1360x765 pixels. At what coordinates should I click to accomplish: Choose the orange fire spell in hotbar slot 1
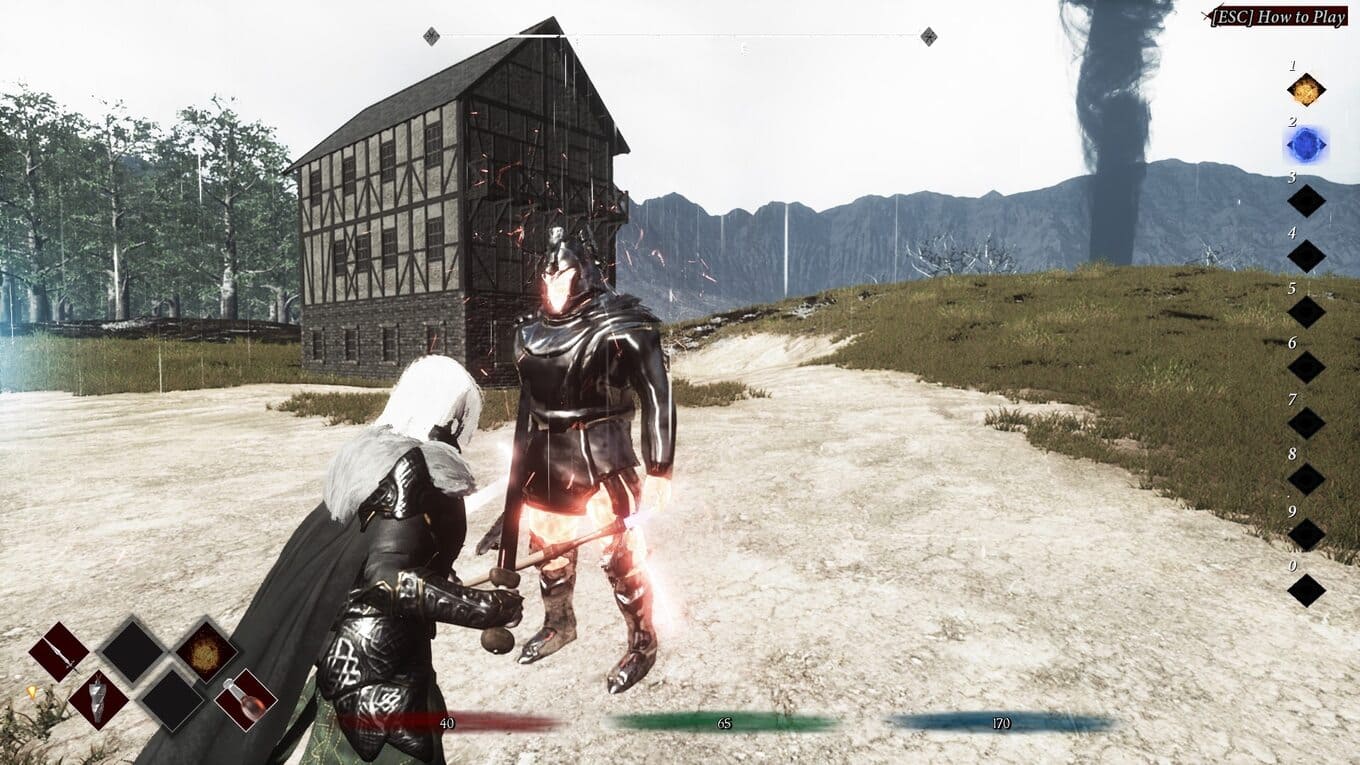point(1305,91)
